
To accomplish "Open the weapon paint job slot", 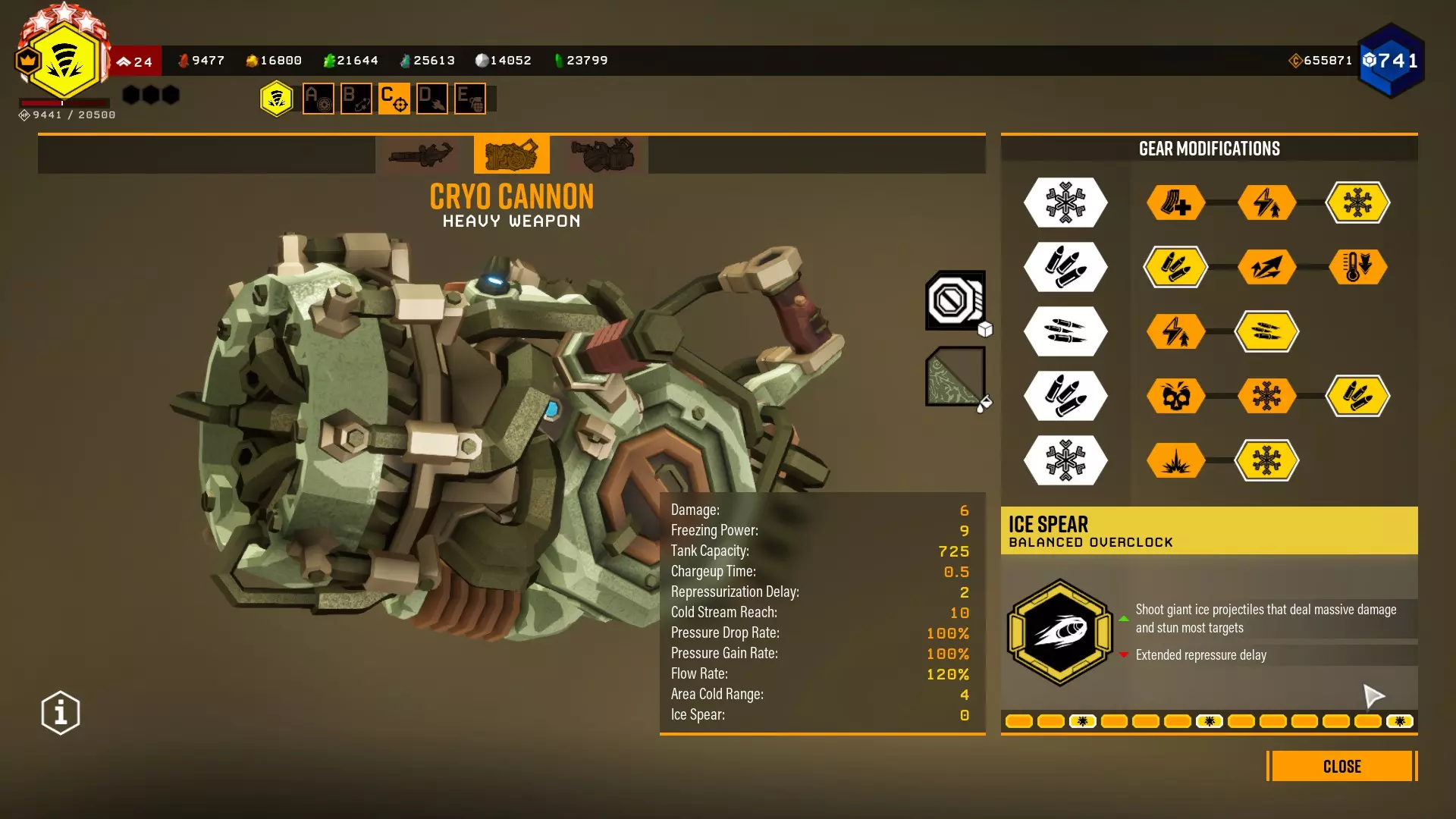I will [955, 376].
